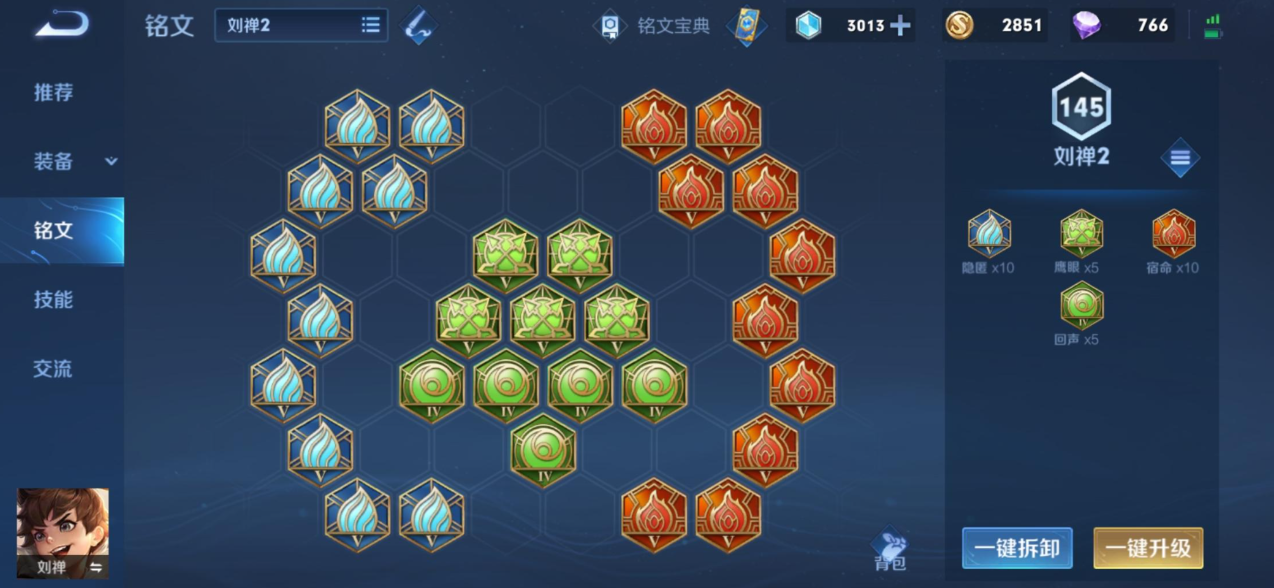Add rune fragments with the plus button
This screenshot has width=1274, height=588.
point(900,26)
